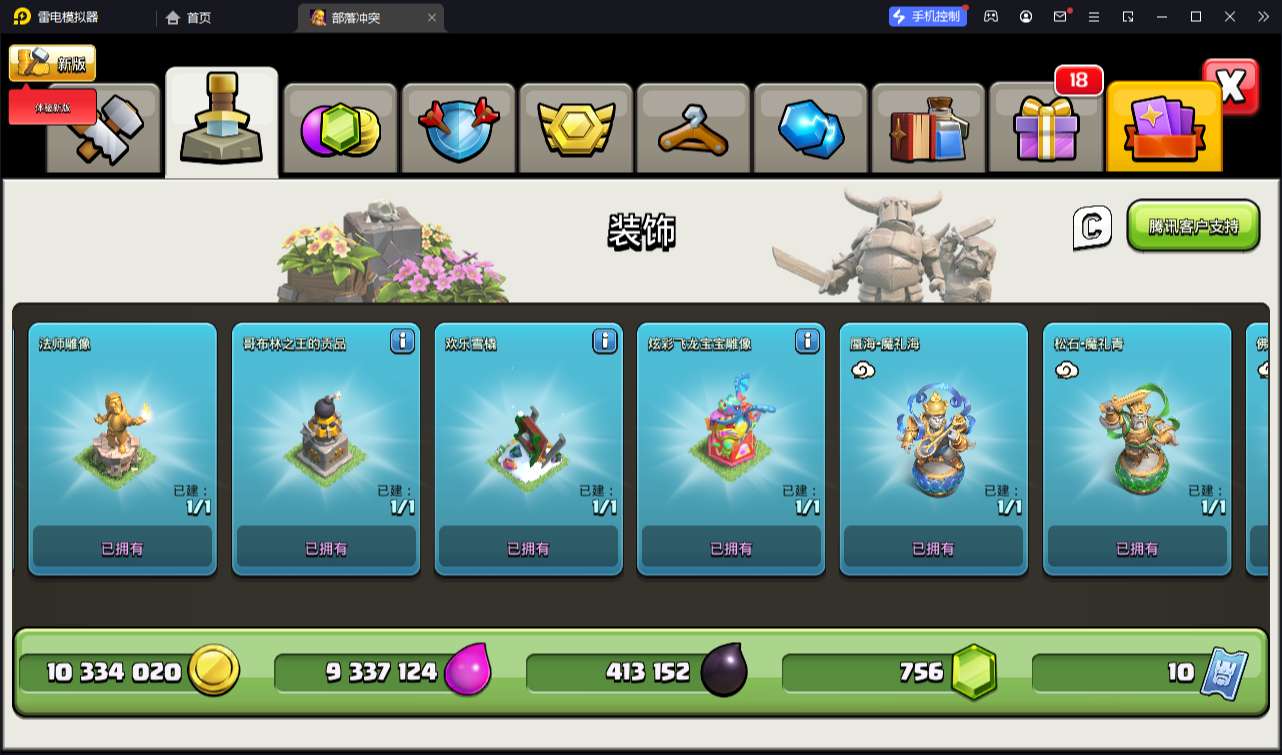
Task: Open the emulator 首页 home tab
Action: 189,17
